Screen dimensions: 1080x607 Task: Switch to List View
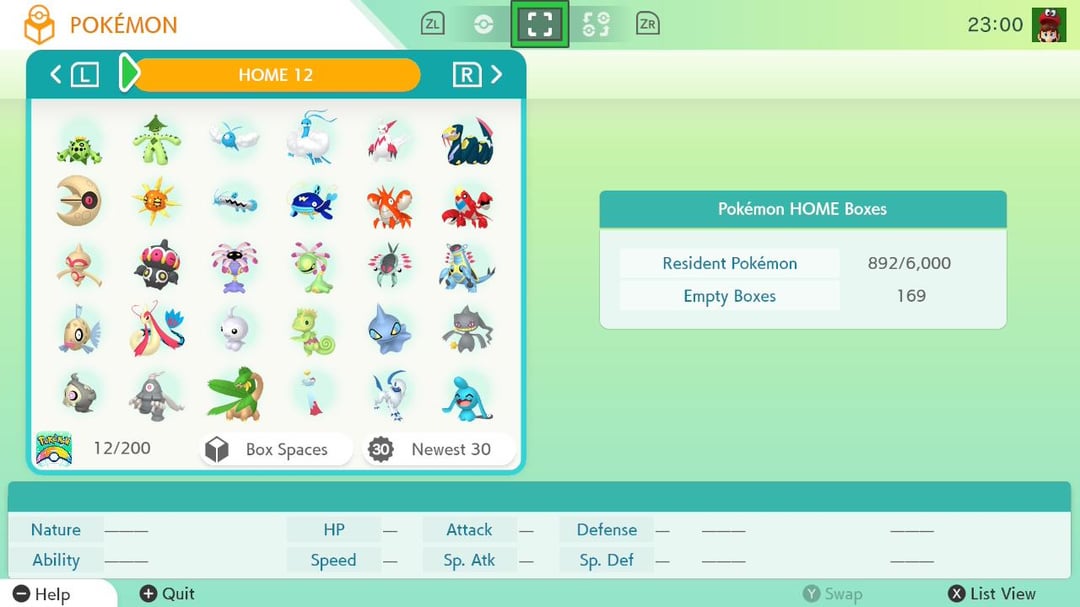pyautogui.click(x=992, y=594)
